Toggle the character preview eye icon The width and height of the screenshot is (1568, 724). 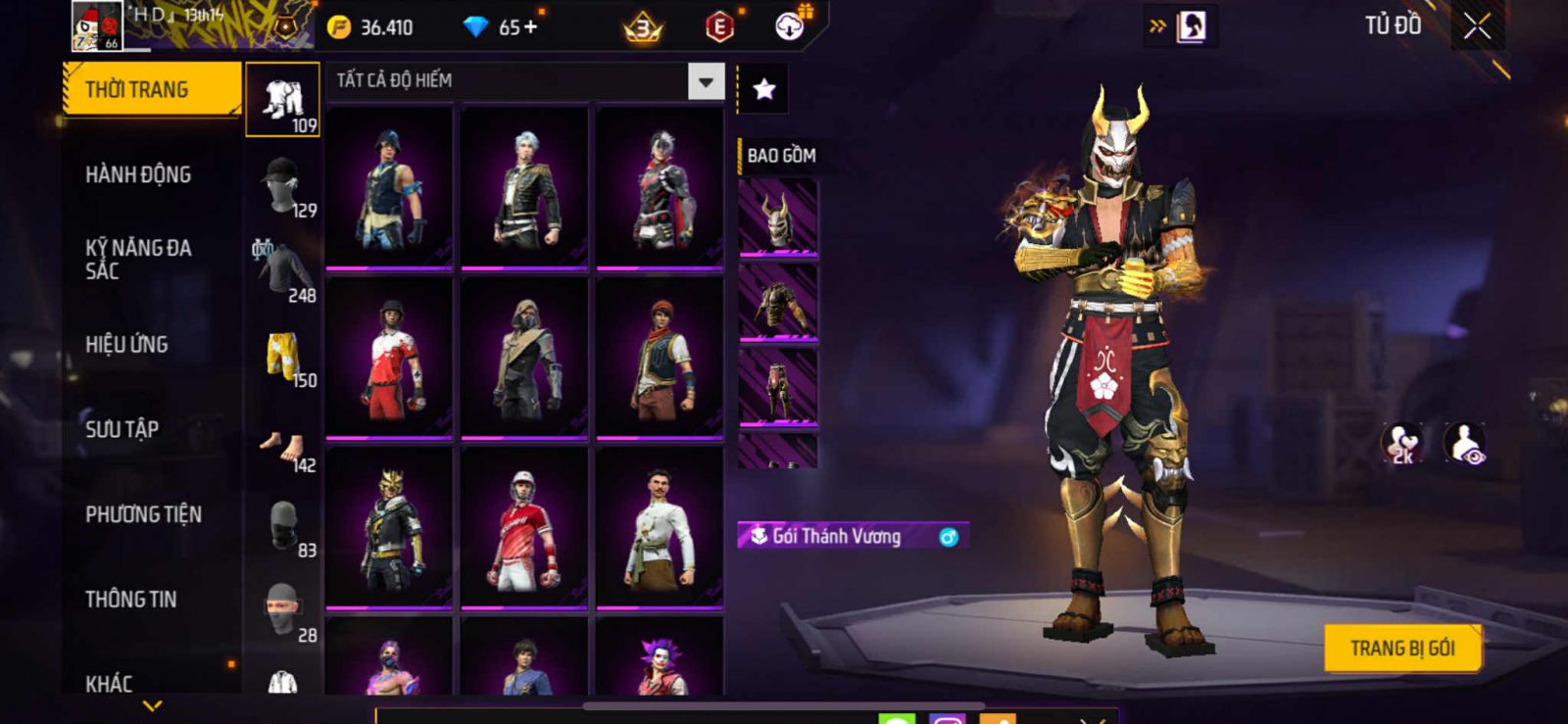pyautogui.click(x=1465, y=443)
